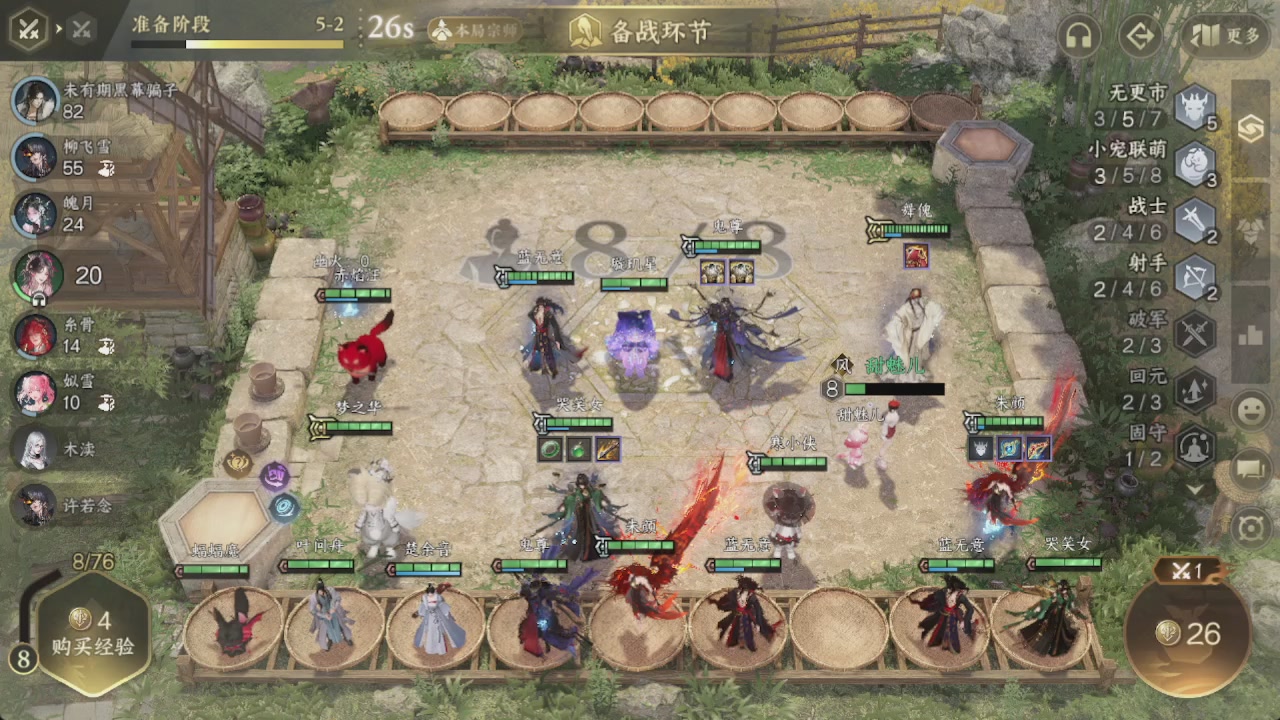Expand the trait list with the down arrow
The image size is (1280, 720).
point(1194,489)
